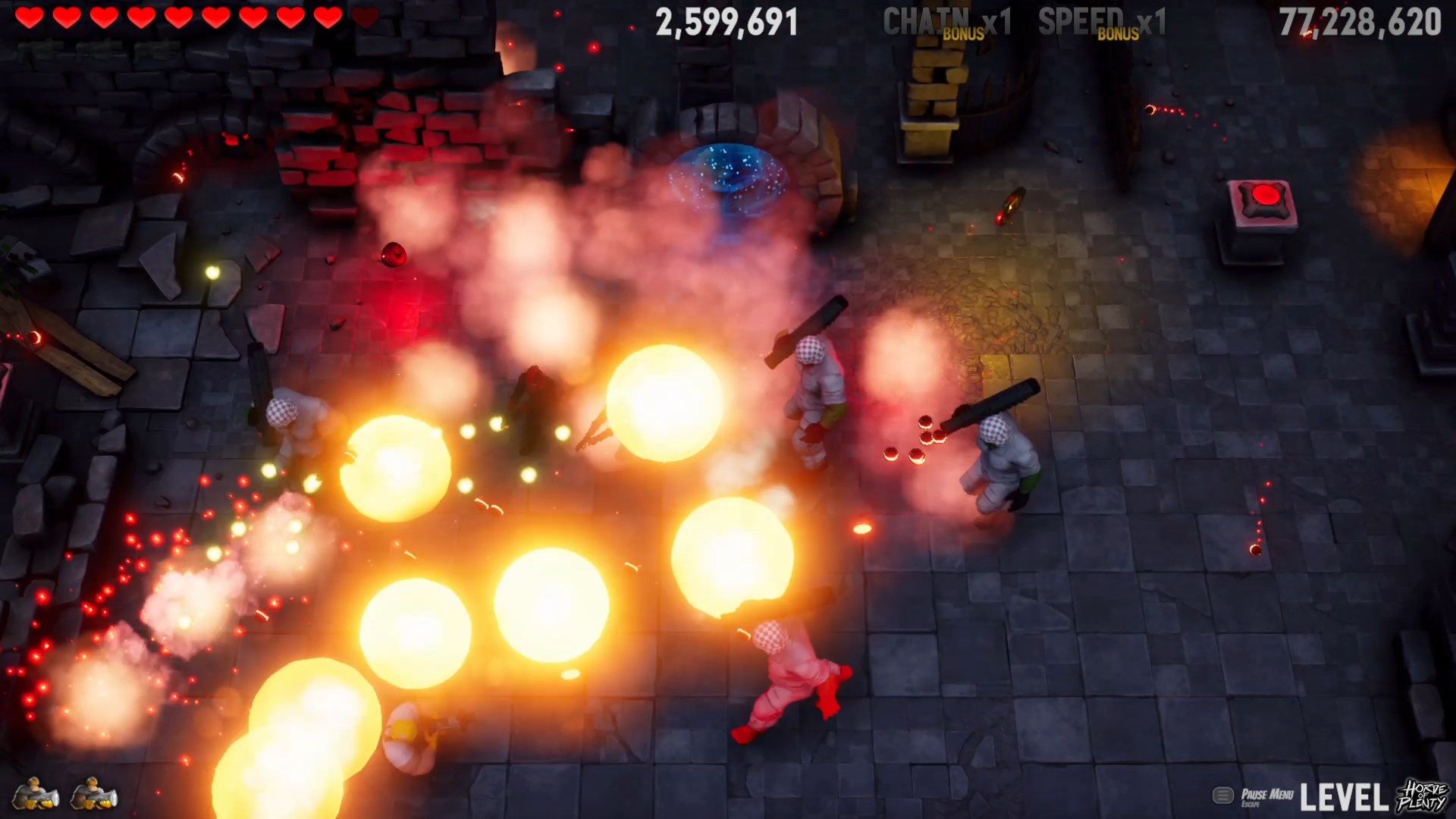
Task: Toggle the BONUS x1 label under CHAIN
Action: (x=965, y=33)
